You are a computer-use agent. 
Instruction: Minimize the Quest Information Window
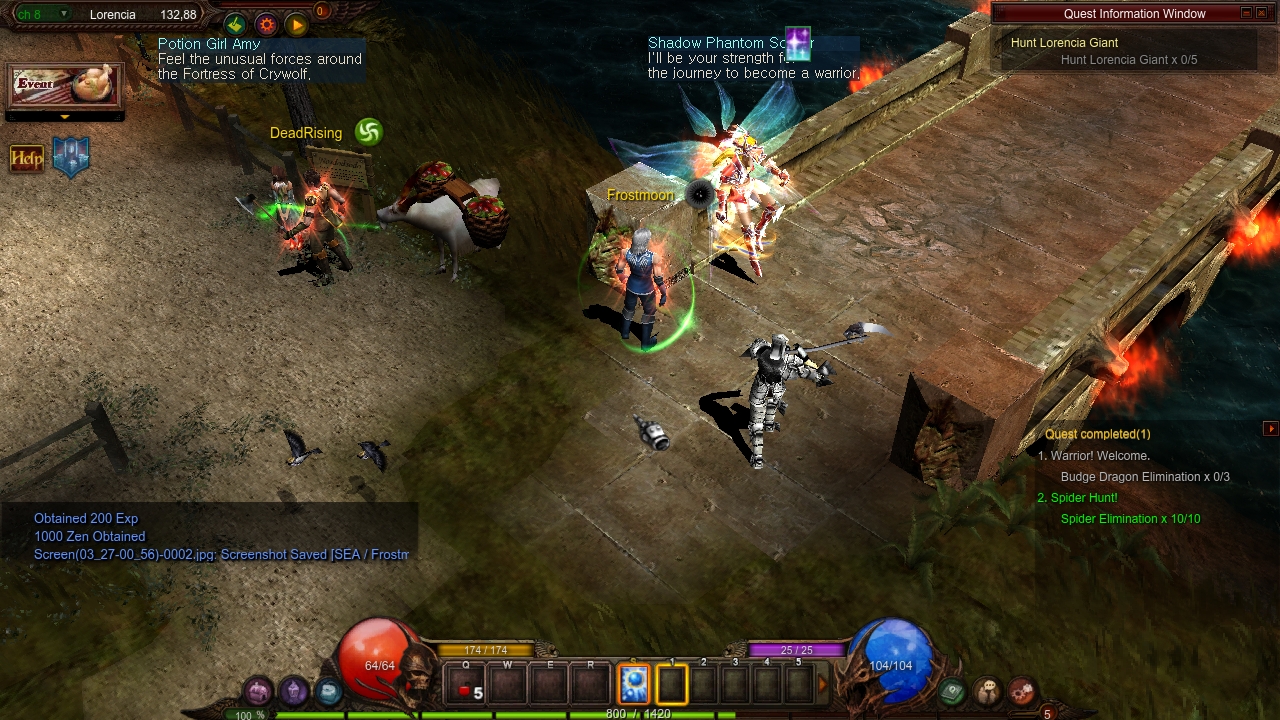click(x=1246, y=13)
